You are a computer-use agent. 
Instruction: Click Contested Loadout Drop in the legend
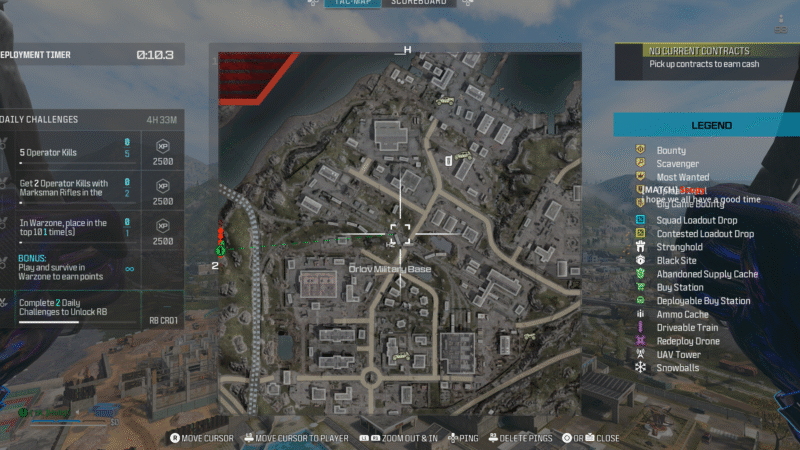pos(704,234)
